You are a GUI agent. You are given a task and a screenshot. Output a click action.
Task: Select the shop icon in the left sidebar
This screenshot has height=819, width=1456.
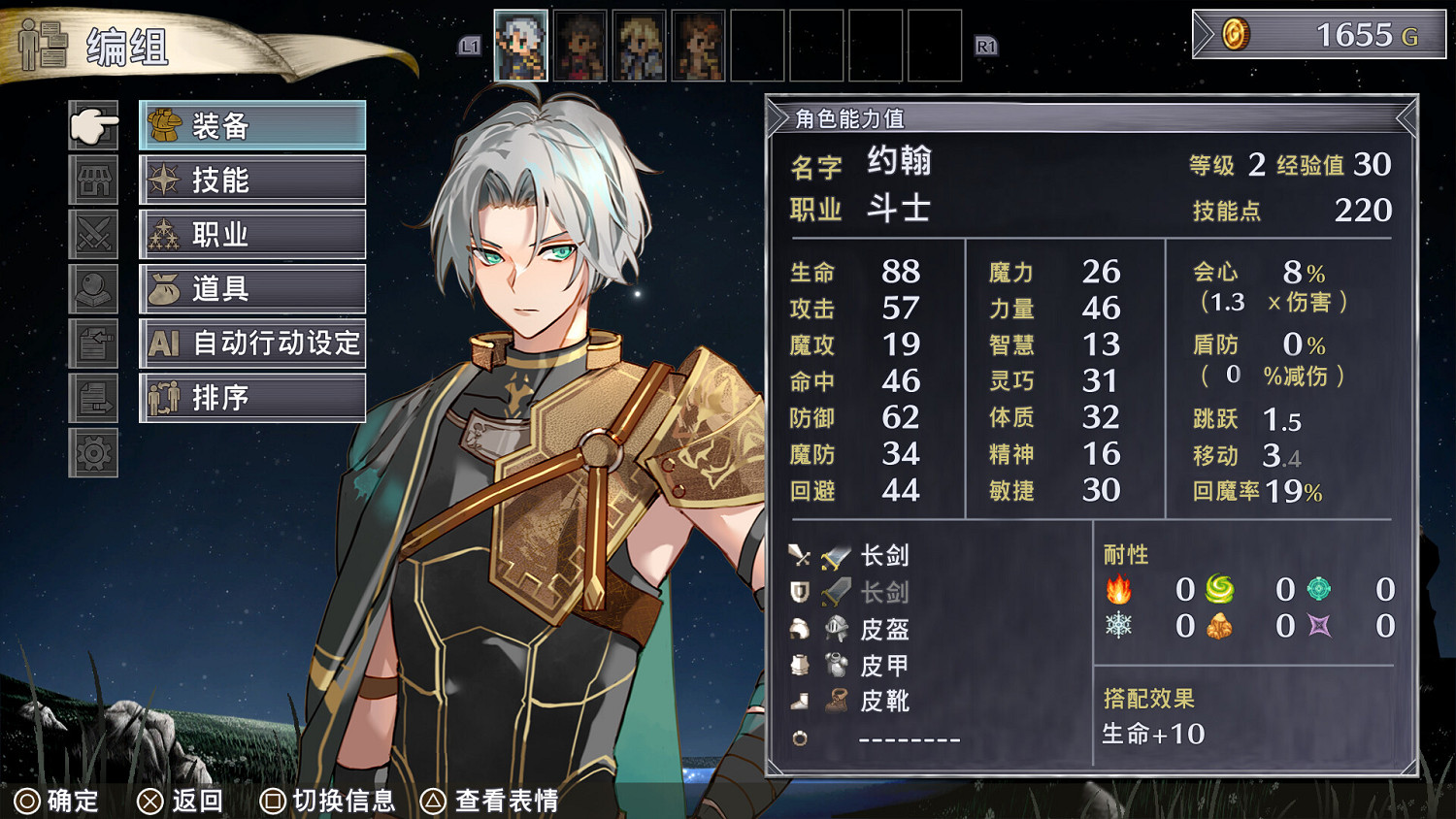[x=94, y=180]
